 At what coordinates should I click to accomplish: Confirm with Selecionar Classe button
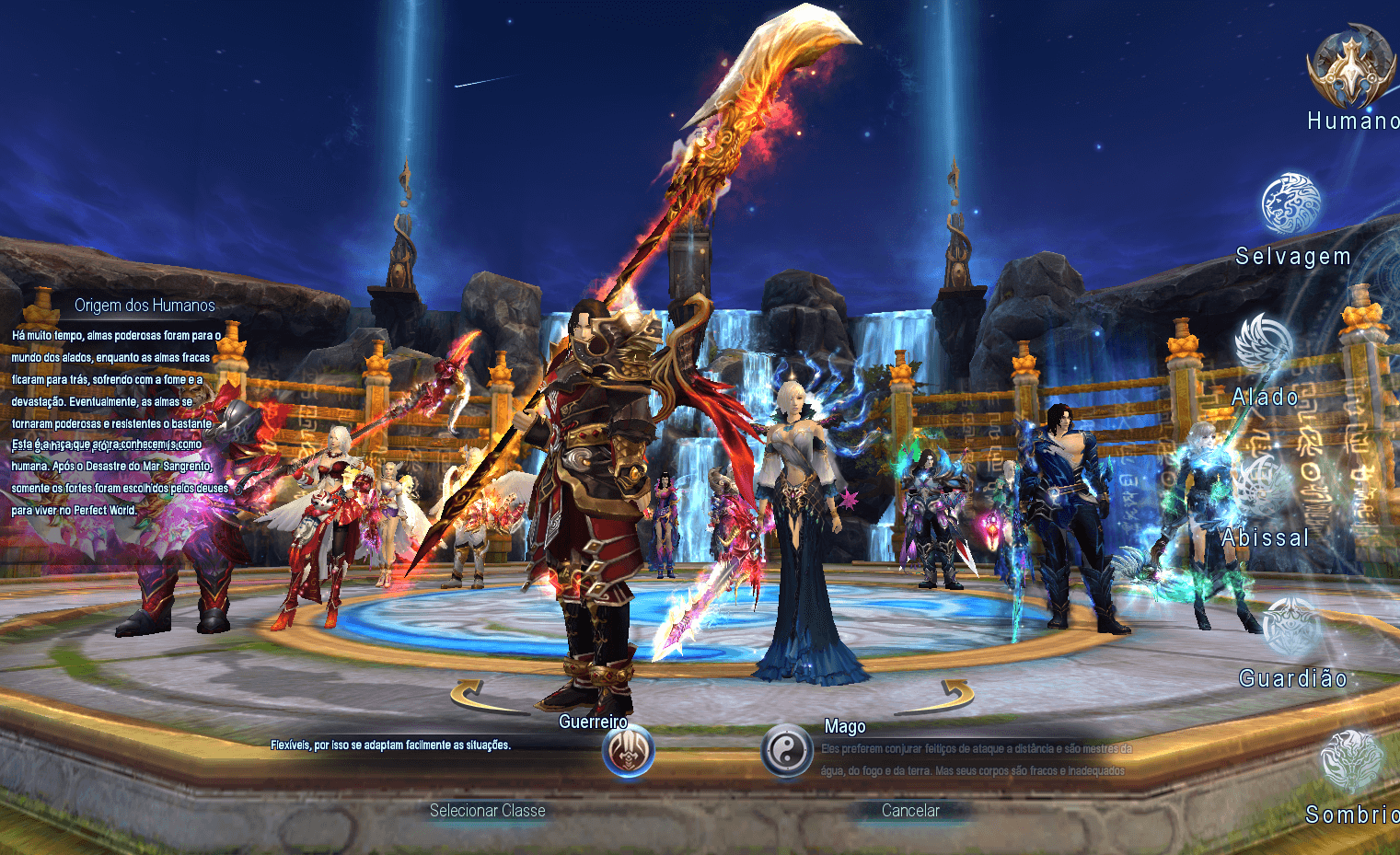(x=487, y=811)
